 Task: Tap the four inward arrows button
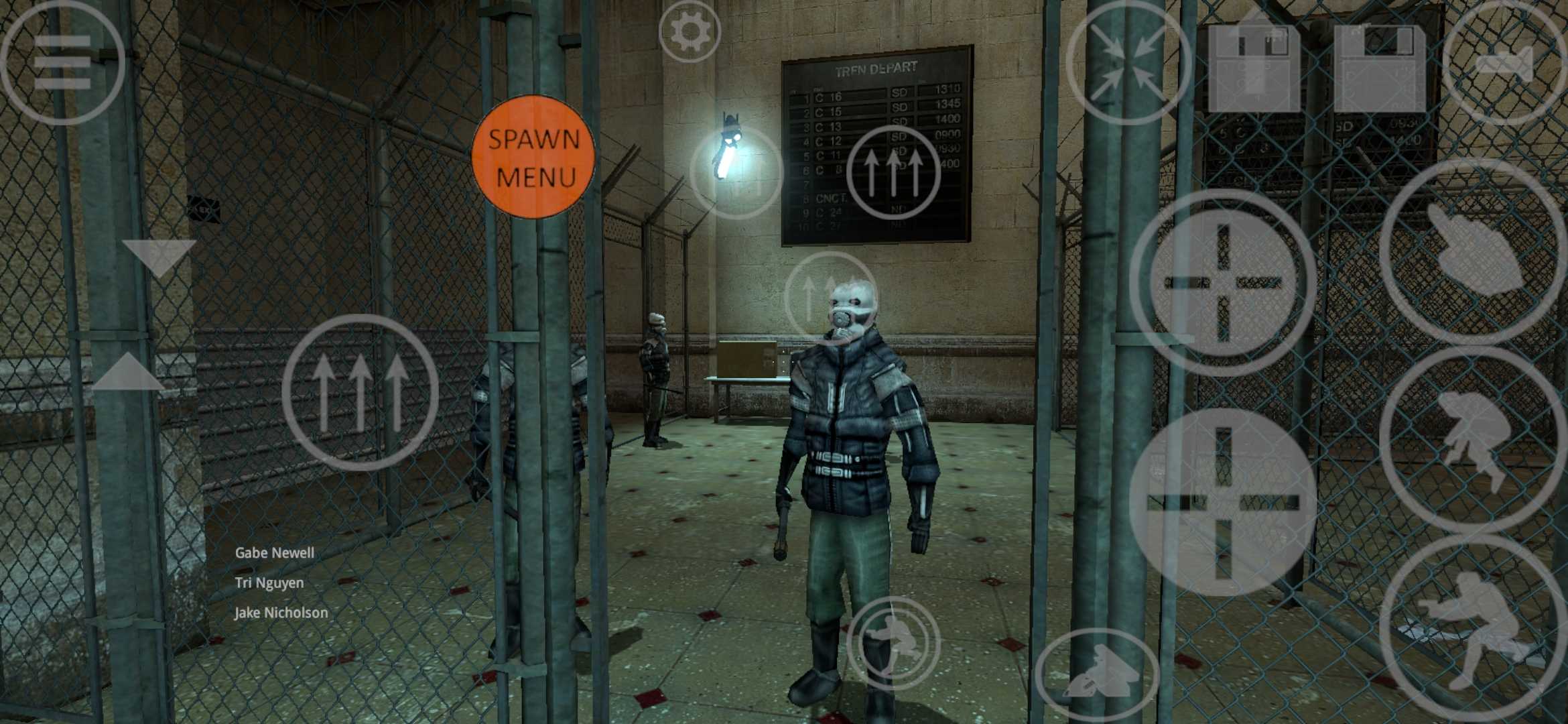tap(1128, 62)
